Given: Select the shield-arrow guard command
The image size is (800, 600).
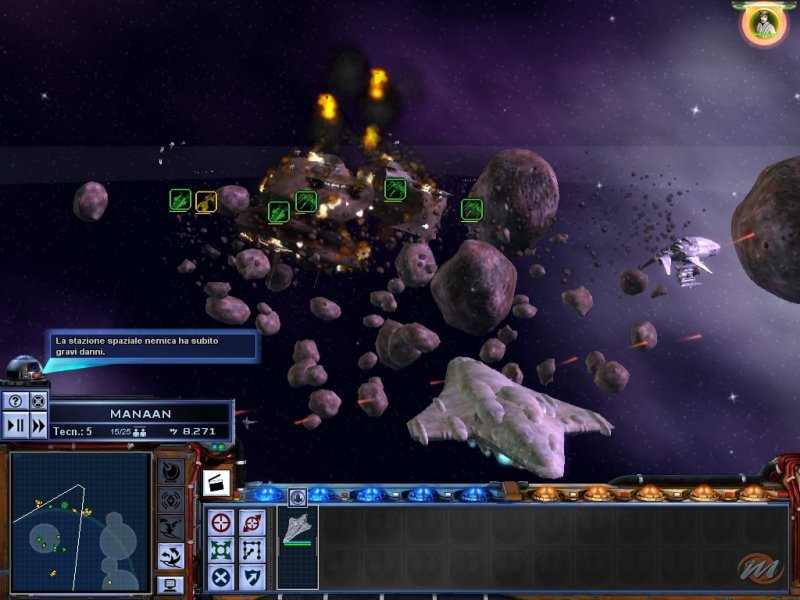Looking at the screenshot, I should coord(252,577).
